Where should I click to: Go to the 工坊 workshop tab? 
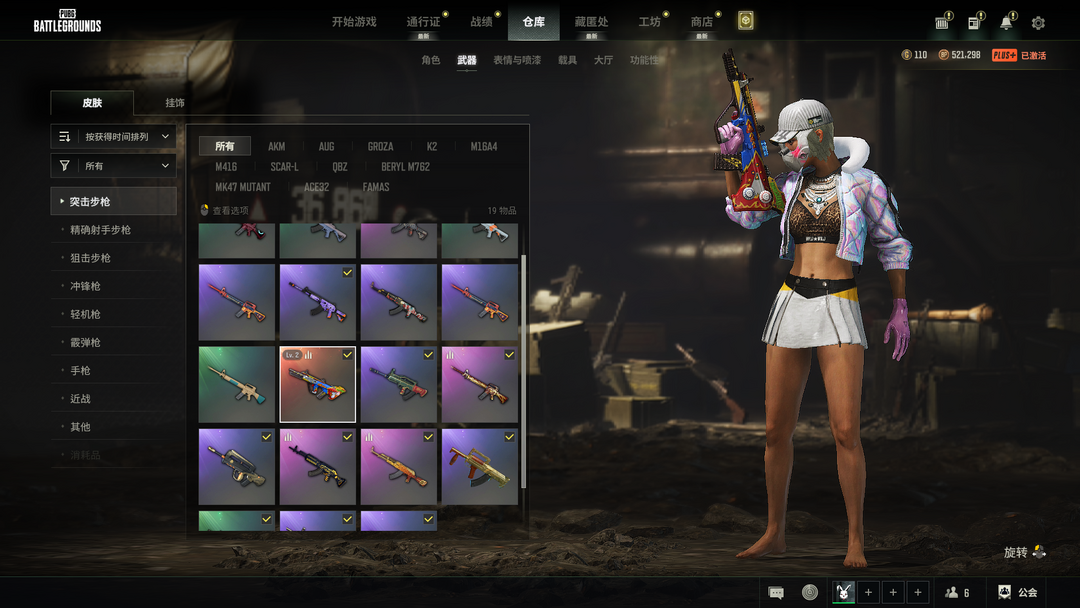click(650, 22)
